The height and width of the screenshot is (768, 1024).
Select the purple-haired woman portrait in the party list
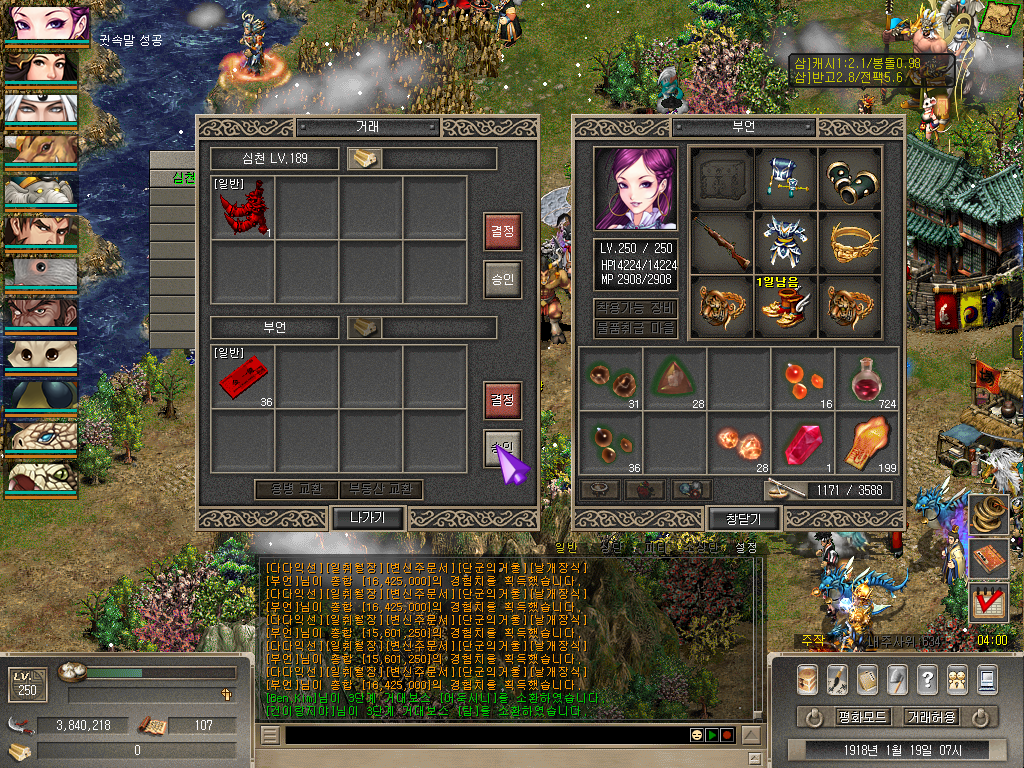[x=47, y=22]
